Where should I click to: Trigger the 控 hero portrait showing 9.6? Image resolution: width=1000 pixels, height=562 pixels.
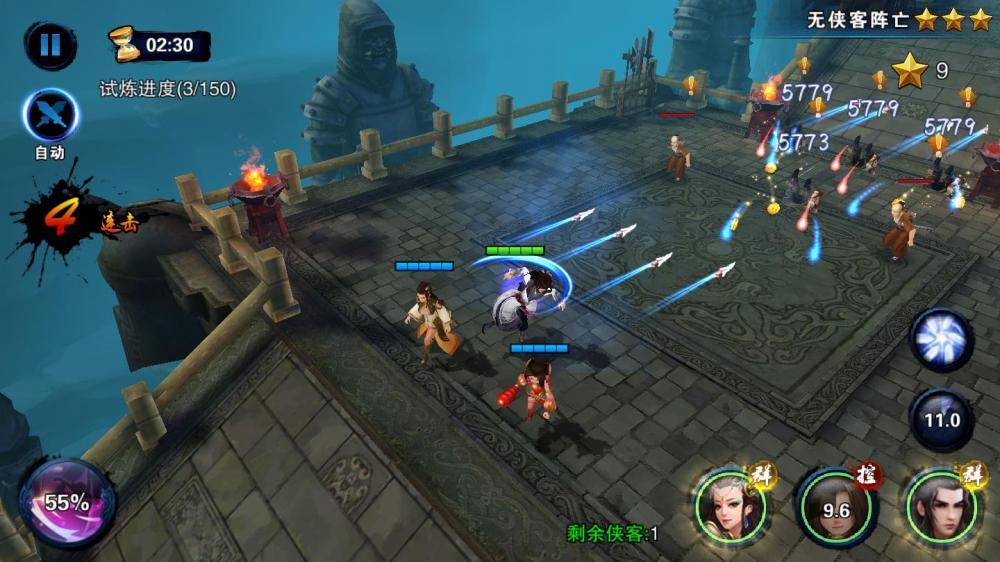[836, 508]
